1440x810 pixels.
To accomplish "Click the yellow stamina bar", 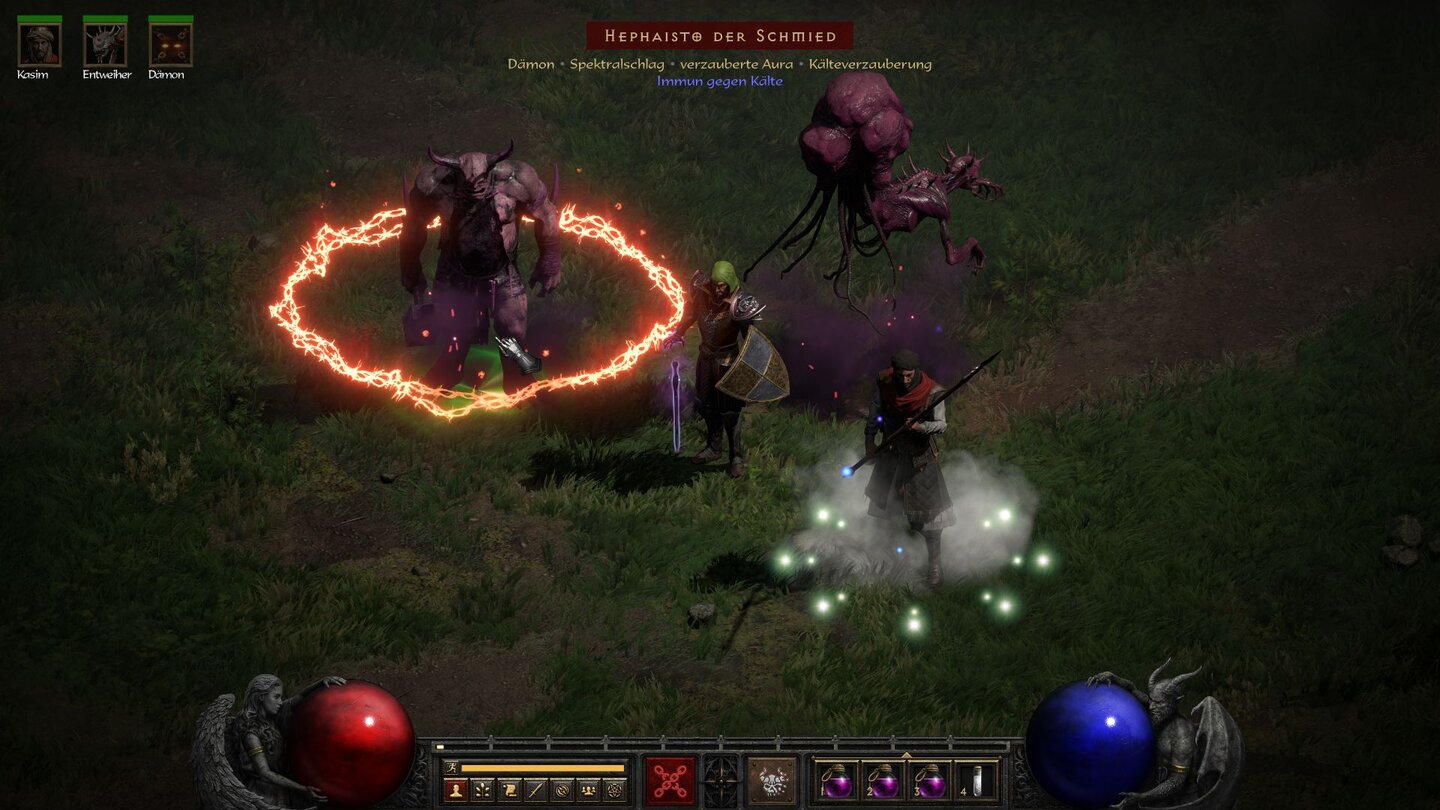I will coord(543,768).
